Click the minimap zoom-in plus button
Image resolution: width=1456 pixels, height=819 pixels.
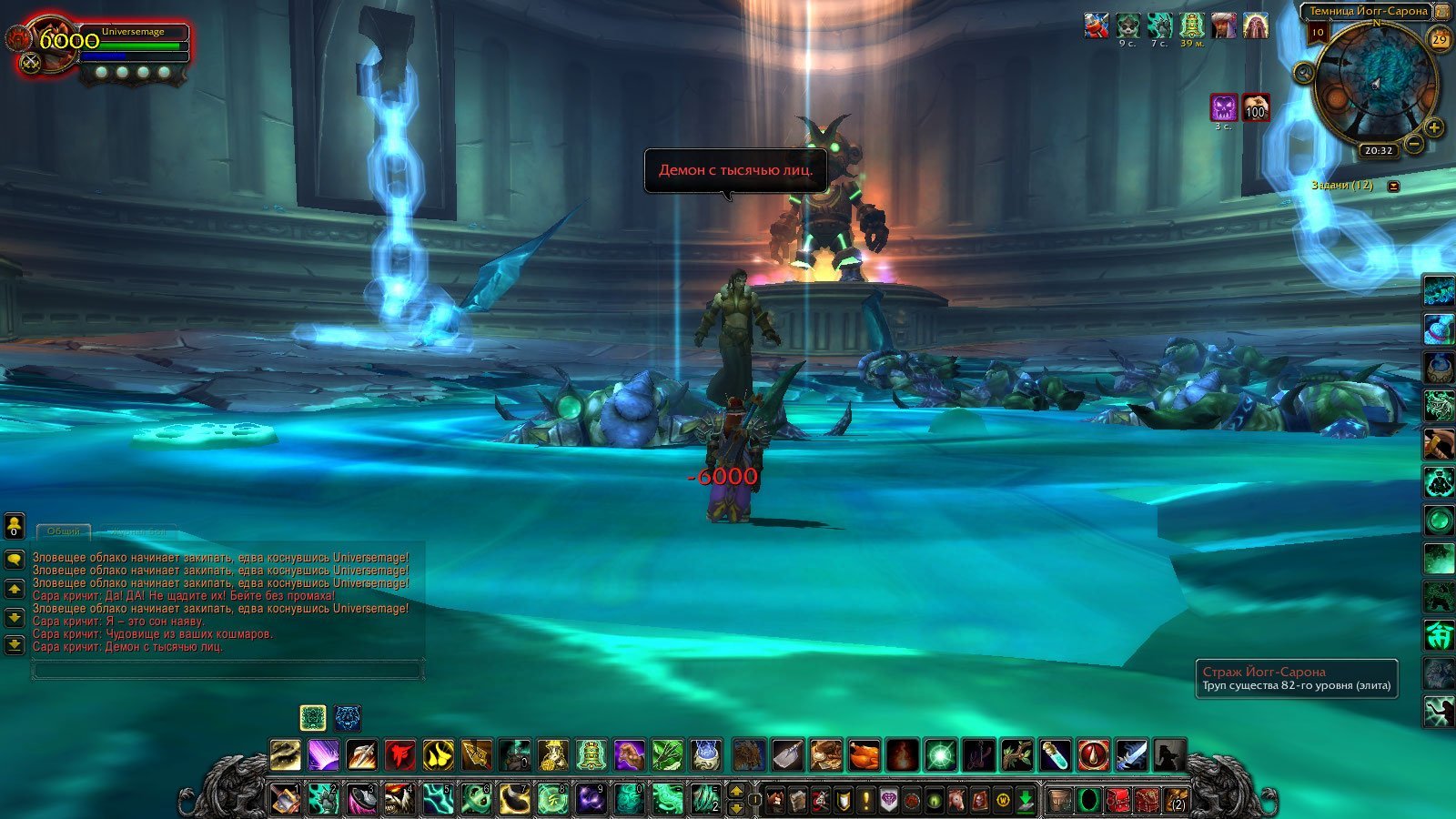pos(1434,127)
